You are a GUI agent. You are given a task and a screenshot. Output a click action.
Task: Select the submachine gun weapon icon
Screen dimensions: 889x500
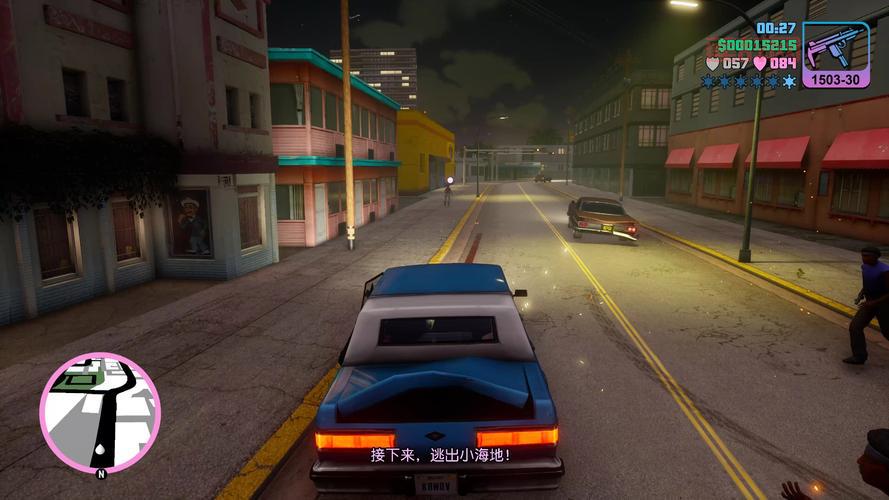click(x=835, y=47)
